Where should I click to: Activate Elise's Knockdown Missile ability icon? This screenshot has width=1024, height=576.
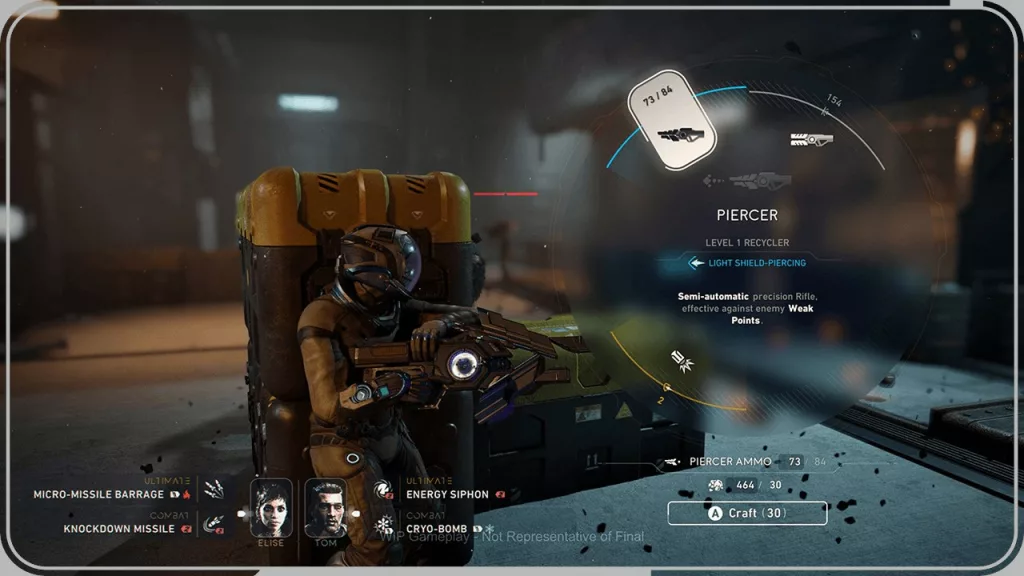pos(214,523)
